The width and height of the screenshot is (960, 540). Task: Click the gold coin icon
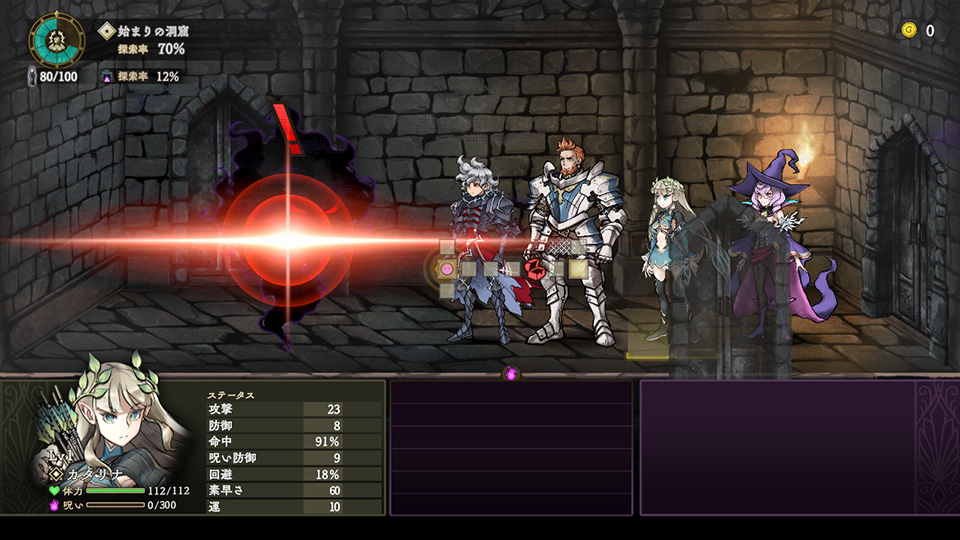coord(909,30)
